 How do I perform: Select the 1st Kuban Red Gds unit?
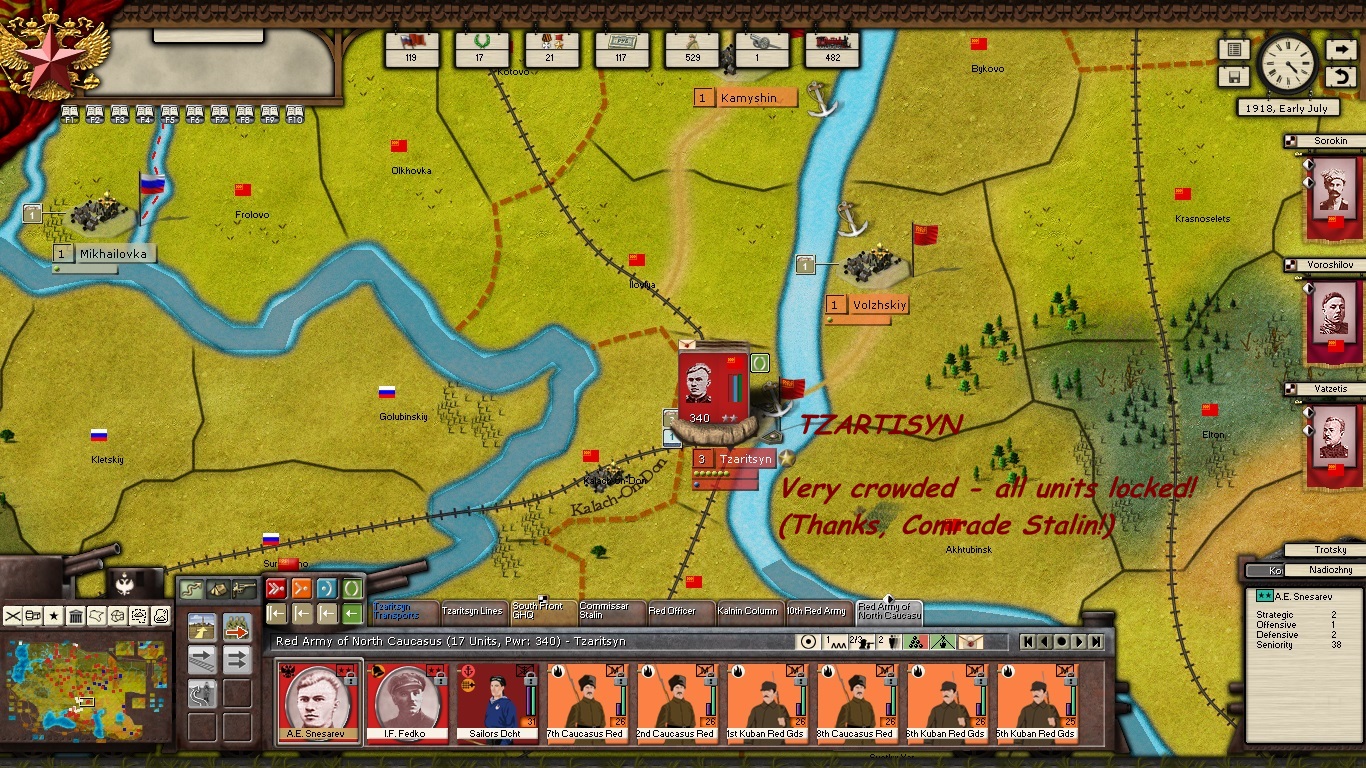[x=767, y=702]
